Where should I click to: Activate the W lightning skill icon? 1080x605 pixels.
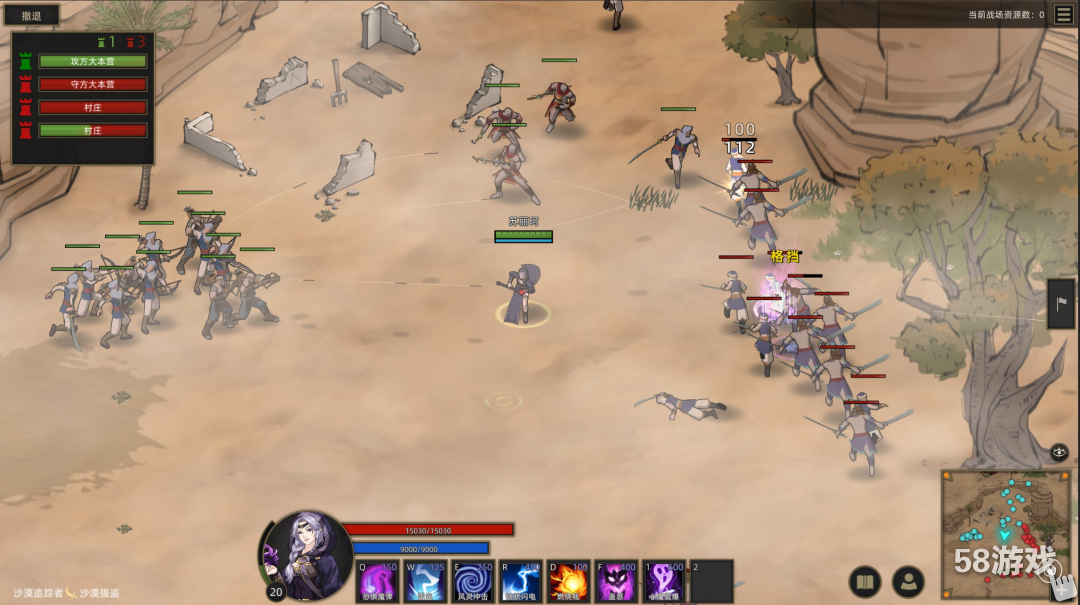pyautogui.click(x=426, y=582)
